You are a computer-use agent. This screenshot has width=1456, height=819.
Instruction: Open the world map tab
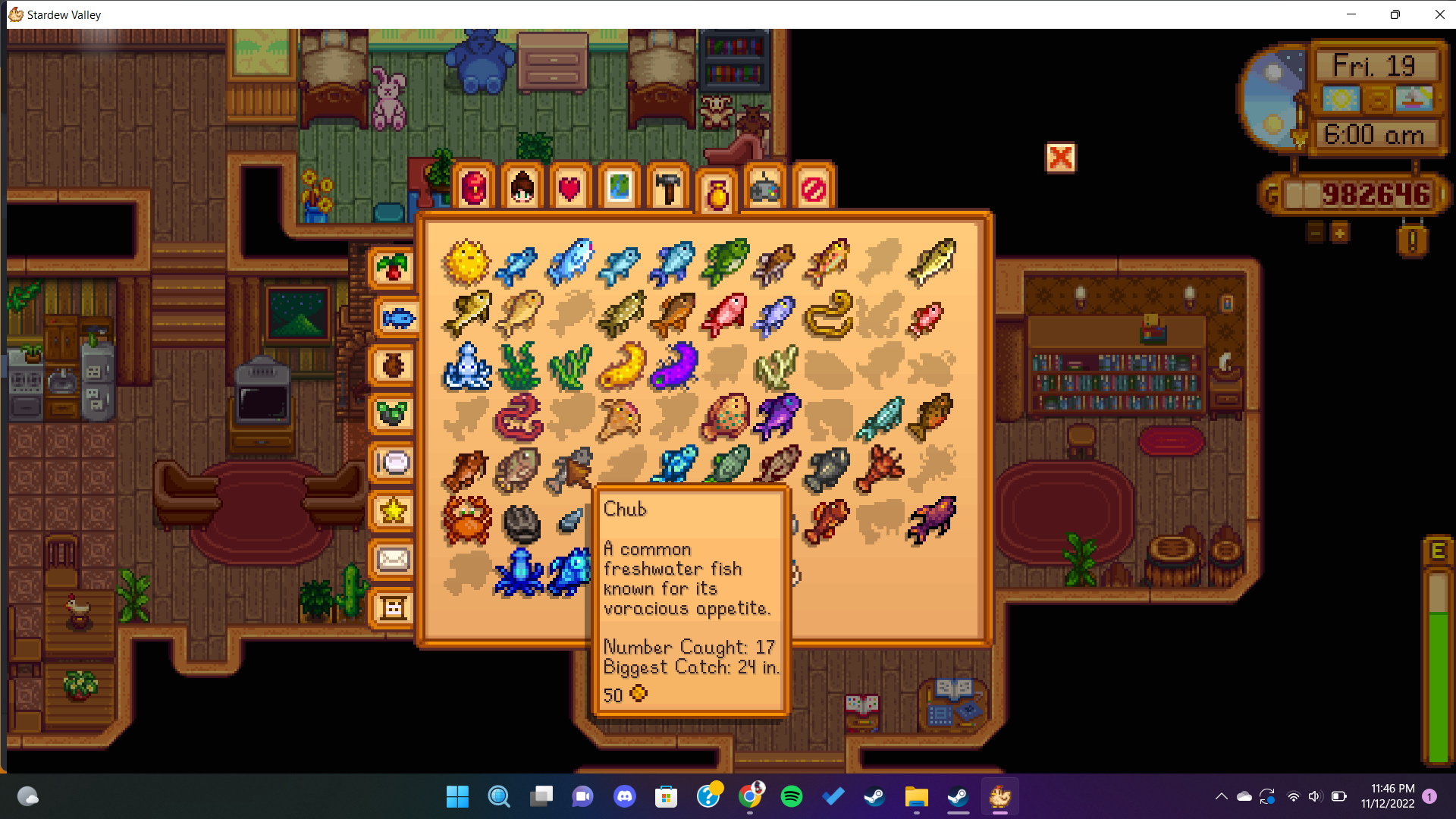(619, 188)
